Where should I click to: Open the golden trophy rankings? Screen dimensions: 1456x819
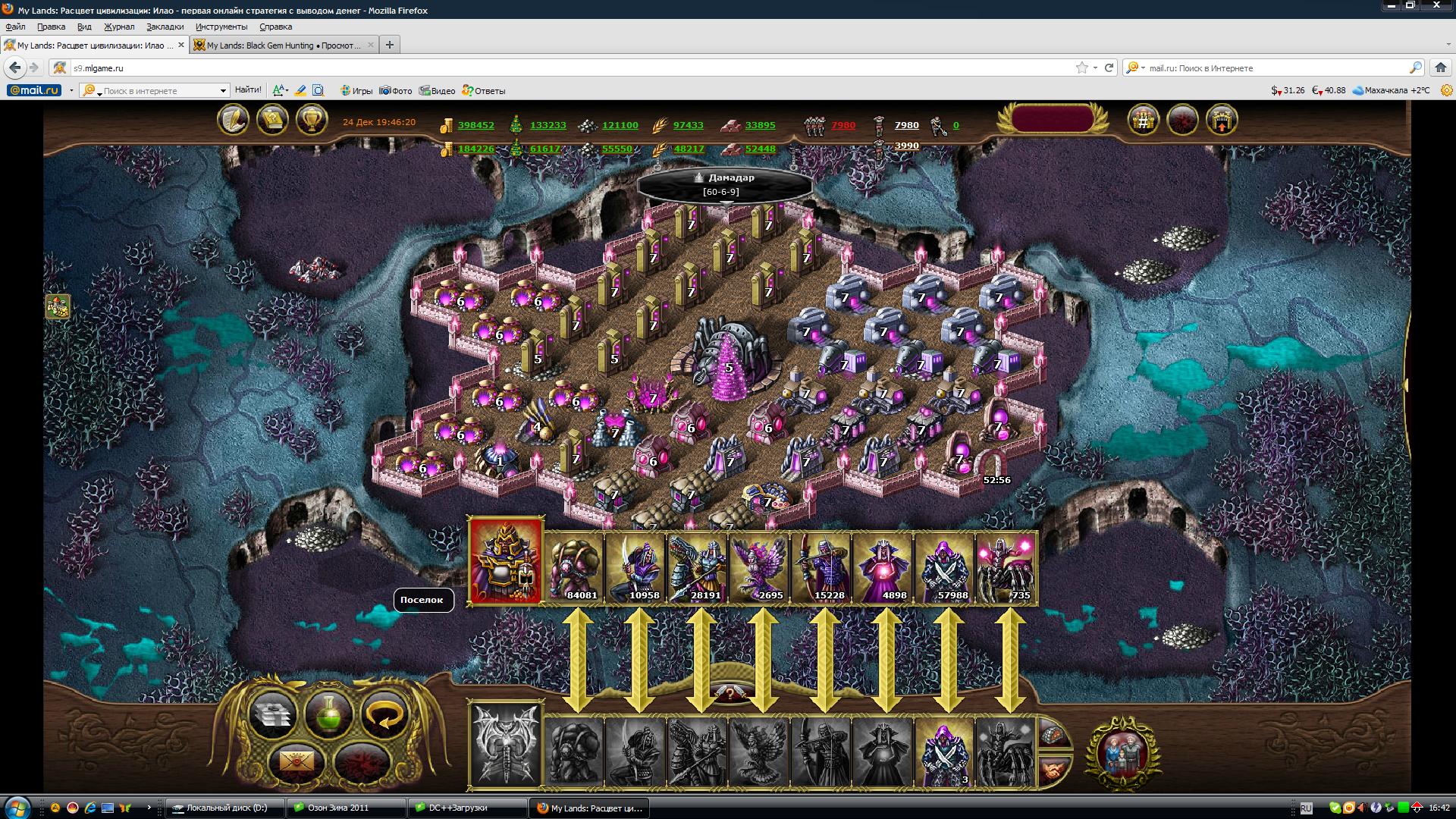[x=311, y=120]
